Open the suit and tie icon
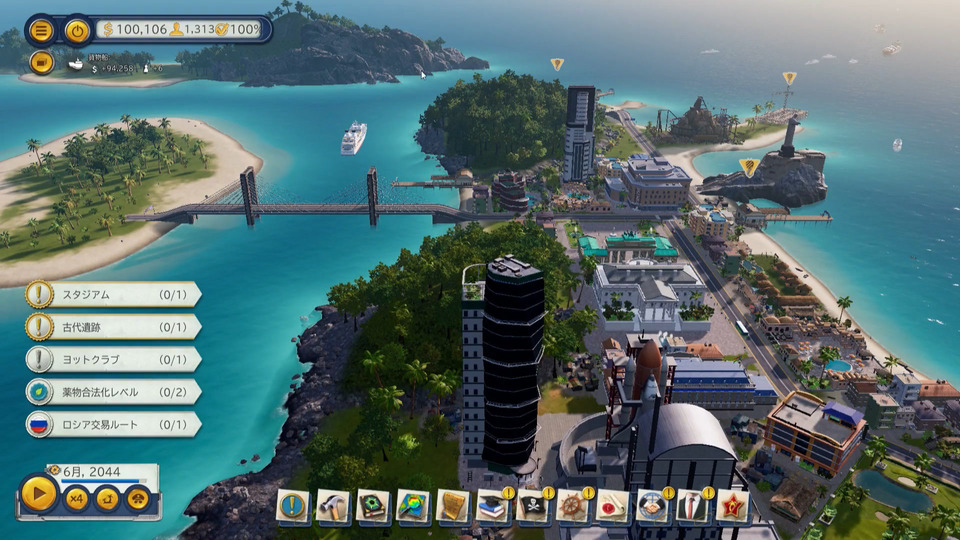The width and height of the screenshot is (960, 540). pyautogui.click(x=693, y=507)
